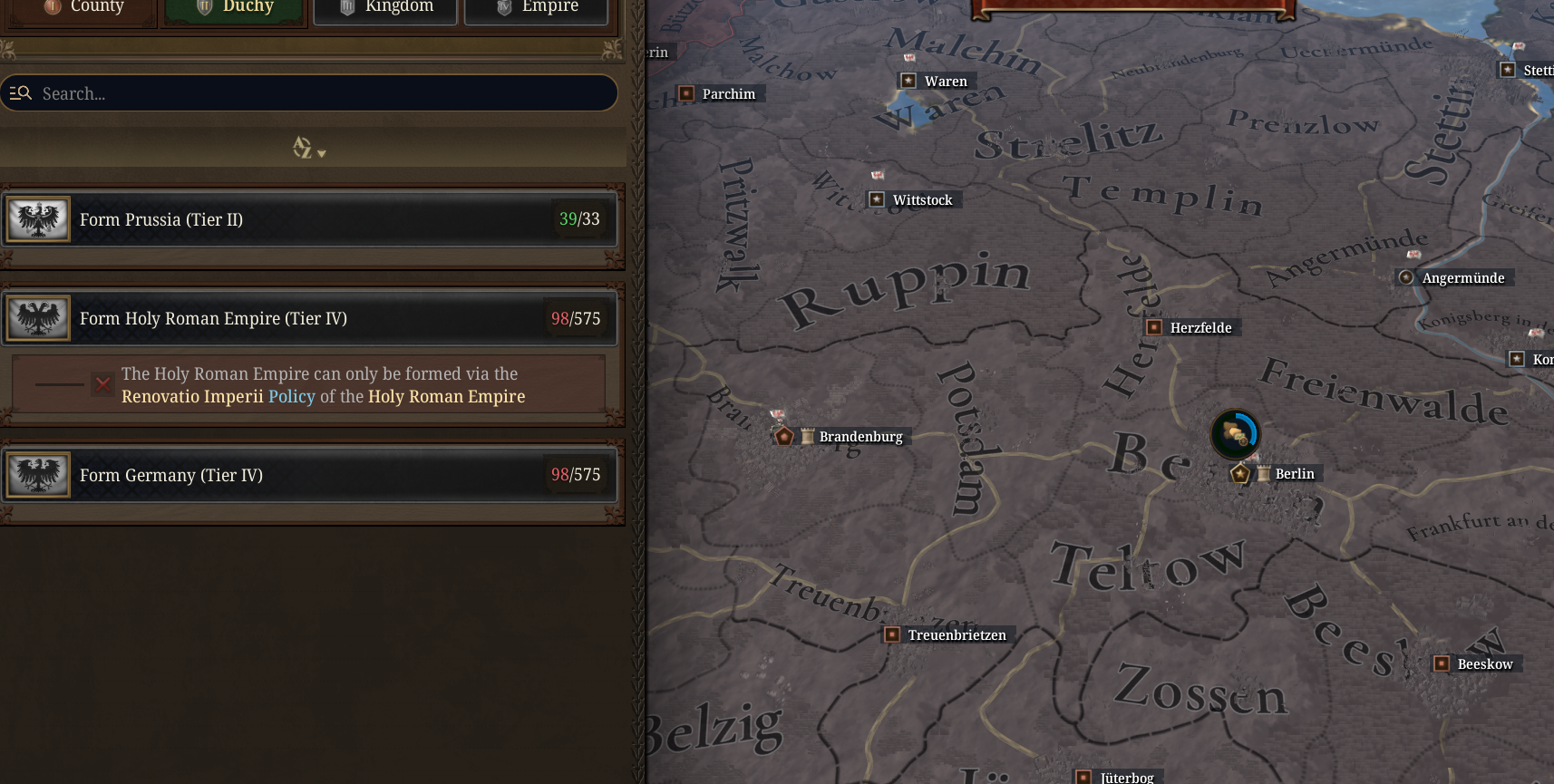Select the castle tower holding icon at Berlin
This screenshot has width=1554, height=784.
pos(1263,472)
